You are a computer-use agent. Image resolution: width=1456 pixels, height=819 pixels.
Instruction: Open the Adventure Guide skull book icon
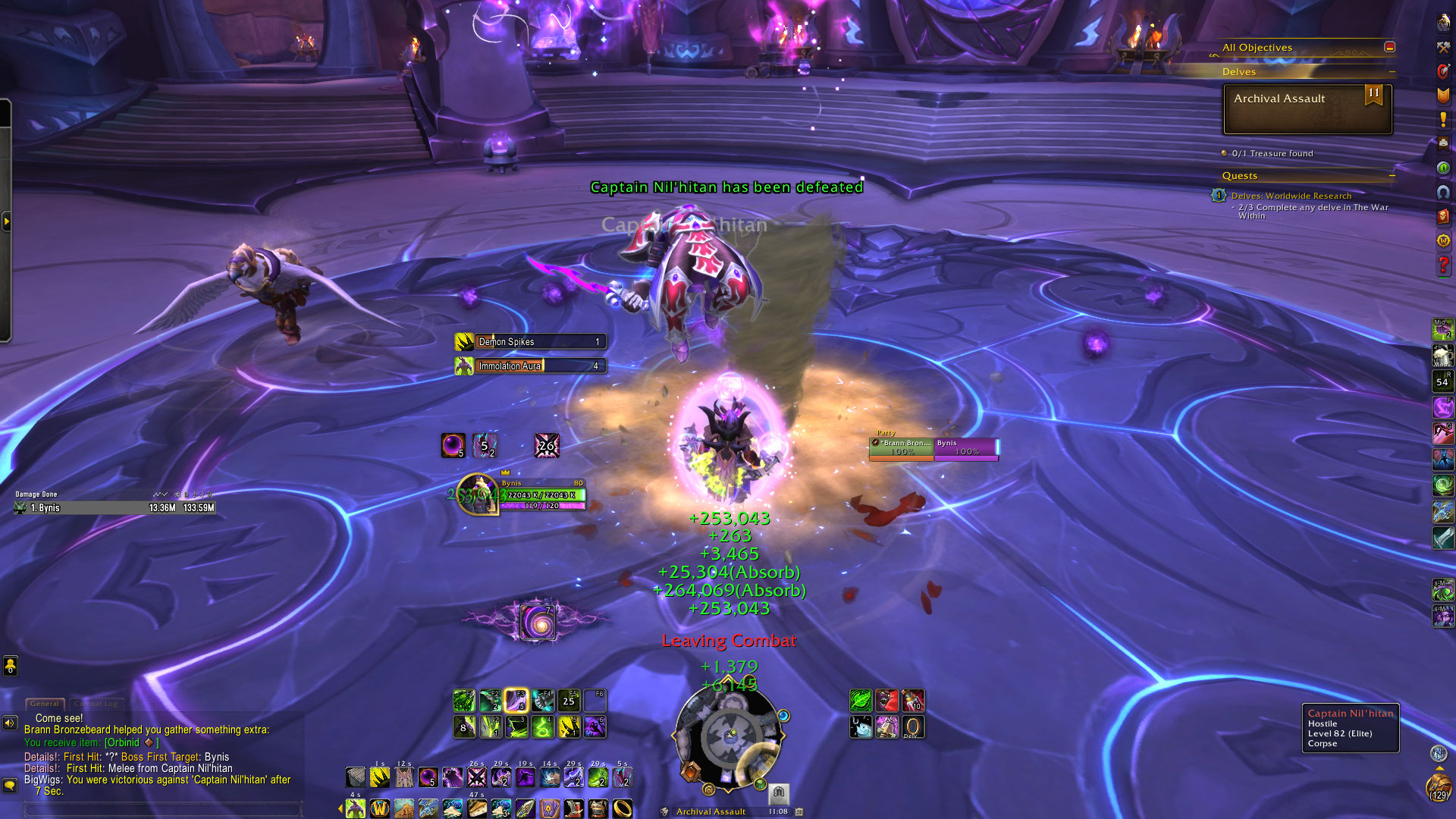tap(1443, 216)
